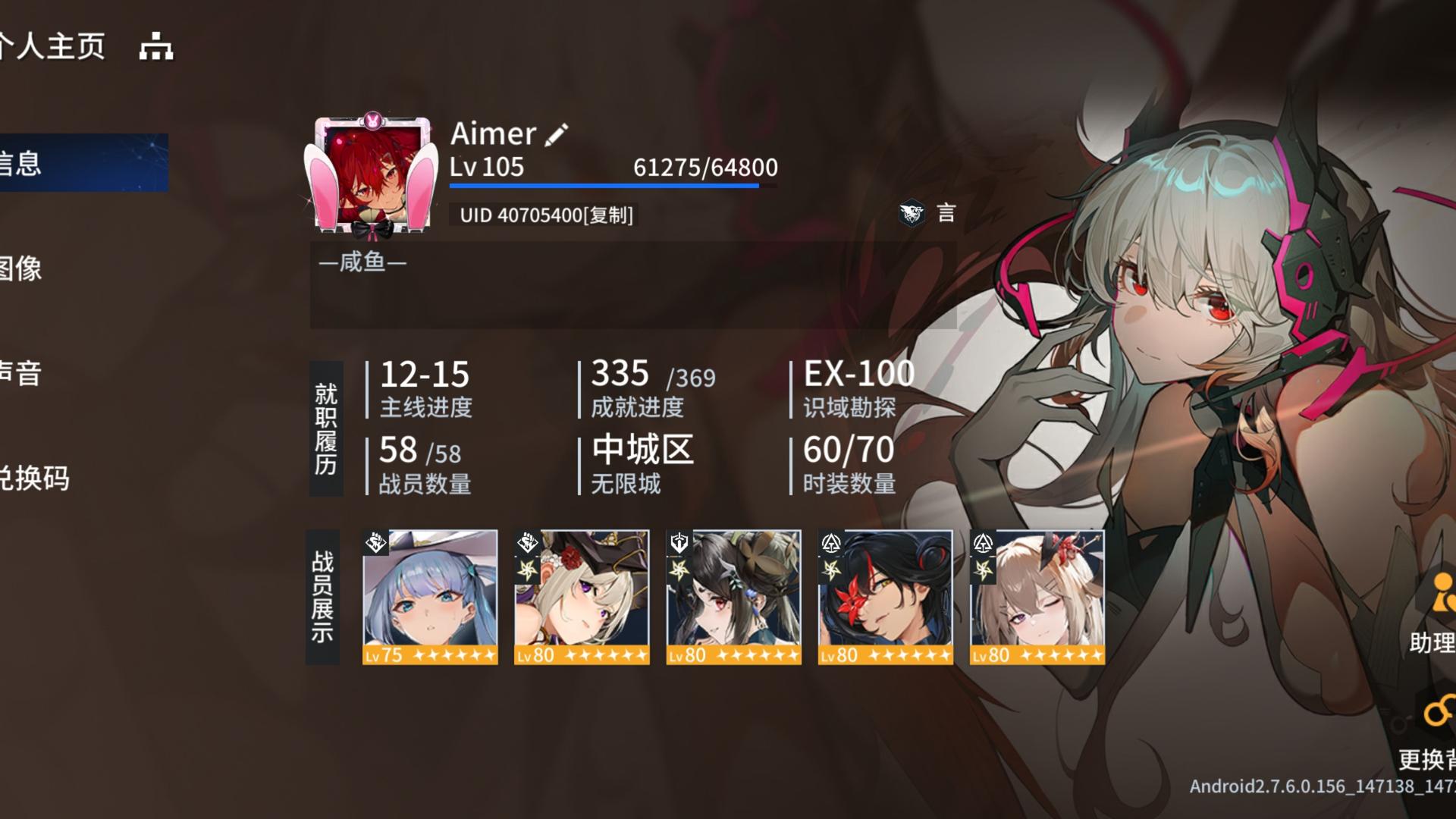
Task: Copy the UID using the 复制 button
Action: coord(610,215)
